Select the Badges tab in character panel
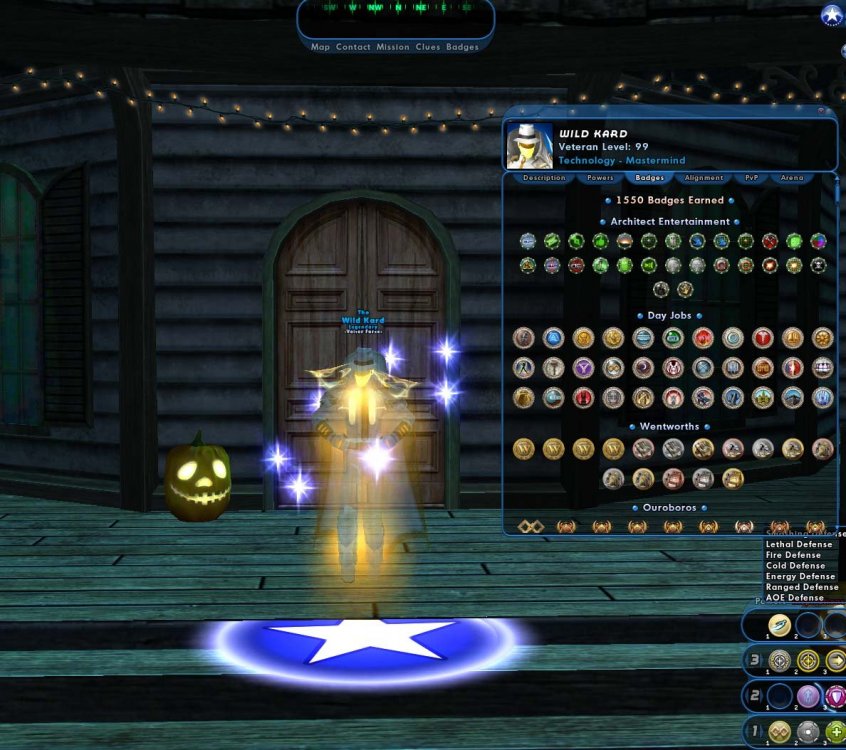 click(650, 178)
